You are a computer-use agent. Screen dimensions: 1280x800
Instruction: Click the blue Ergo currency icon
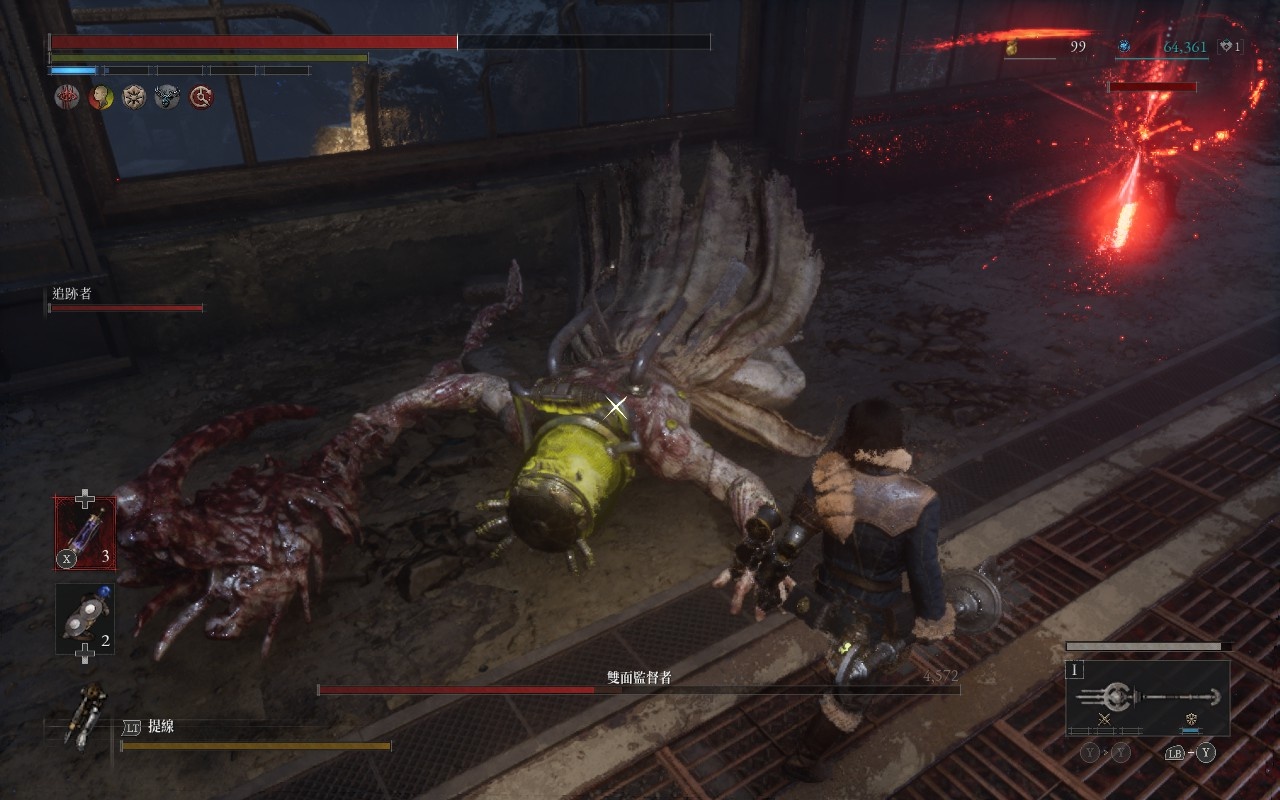coord(1123,47)
